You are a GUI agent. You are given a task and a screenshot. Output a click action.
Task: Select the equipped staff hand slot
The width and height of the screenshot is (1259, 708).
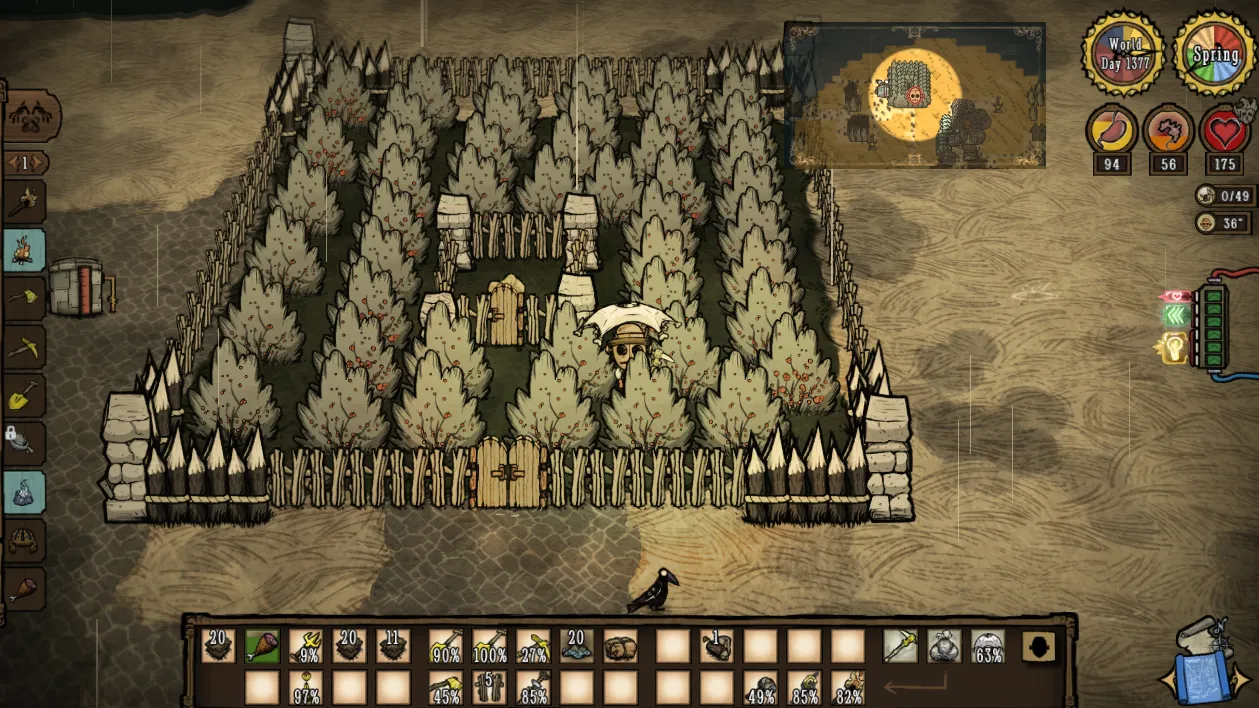click(900, 645)
